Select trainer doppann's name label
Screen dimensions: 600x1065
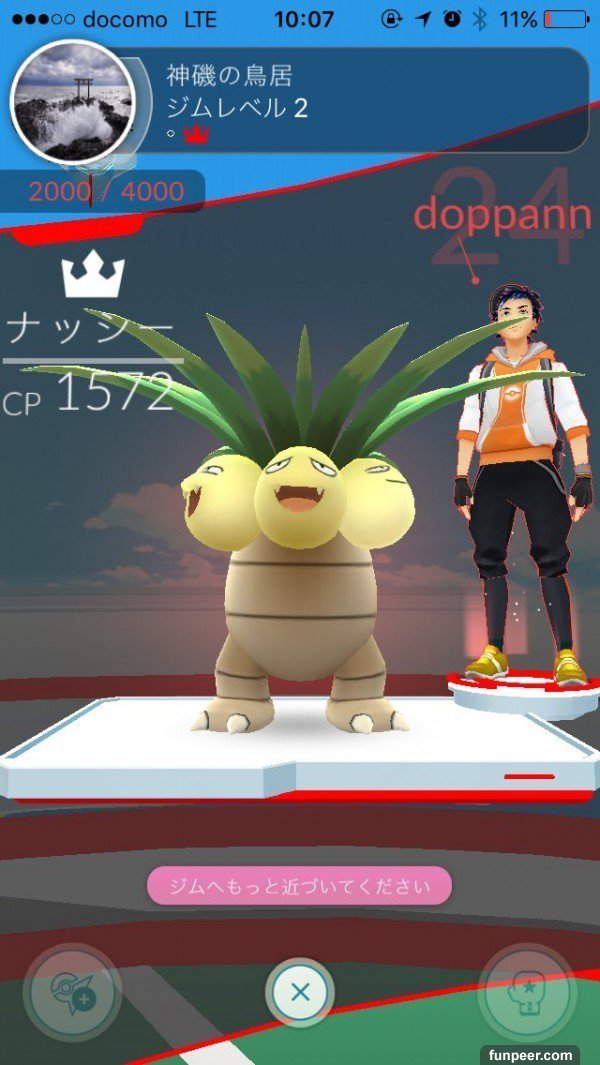point(496,214)
